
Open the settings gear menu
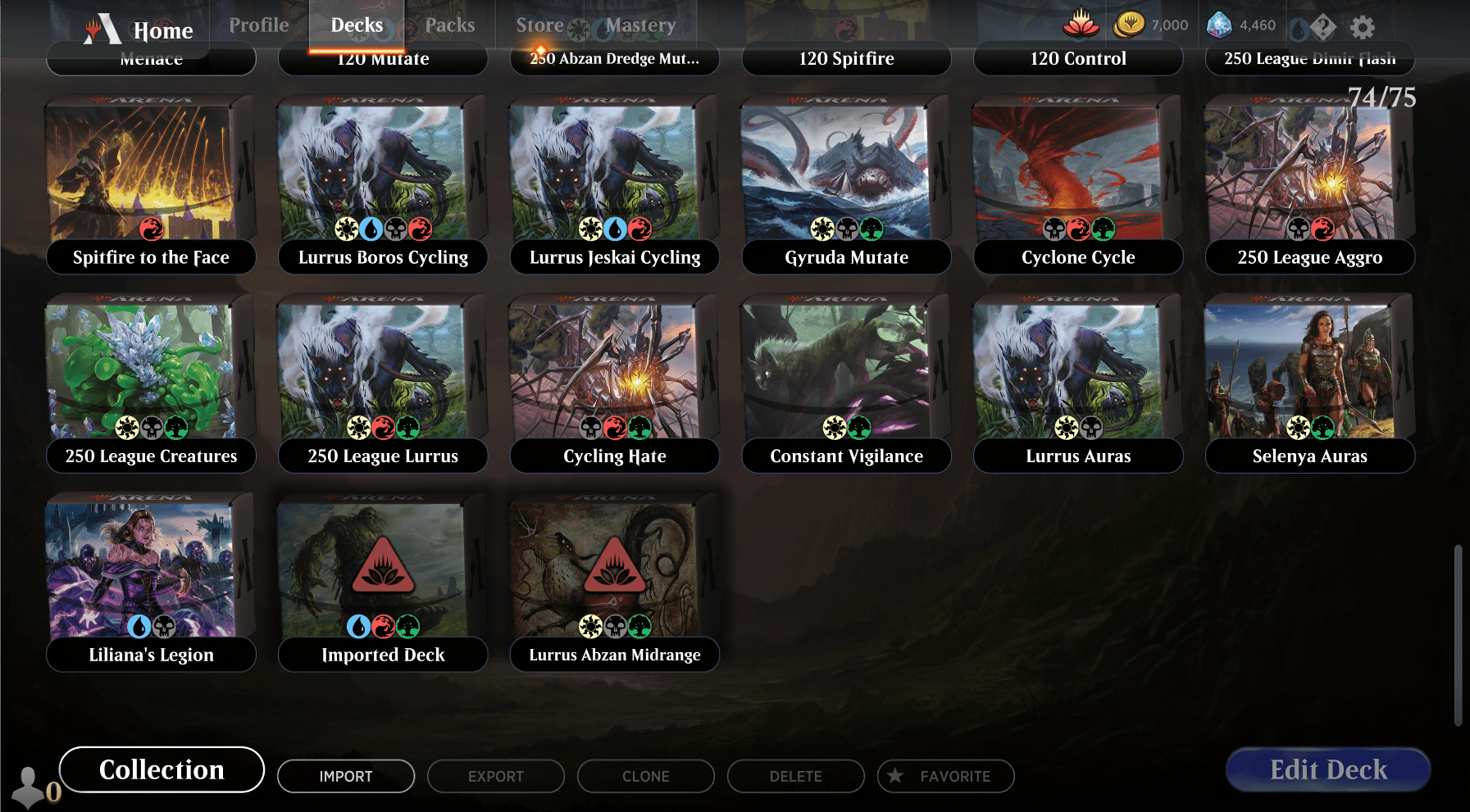[1361, 25]
